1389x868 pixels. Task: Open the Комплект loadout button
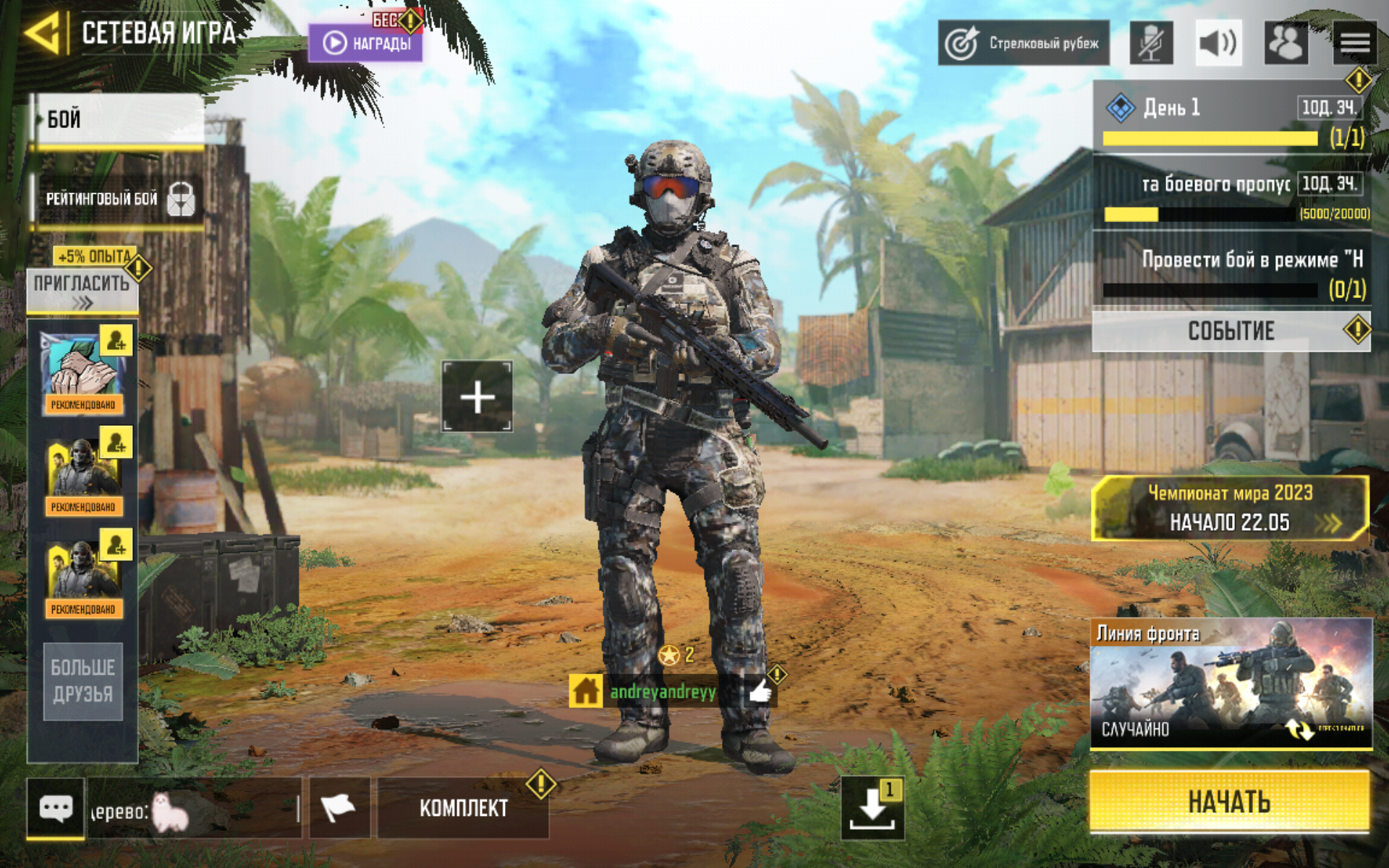463,808
